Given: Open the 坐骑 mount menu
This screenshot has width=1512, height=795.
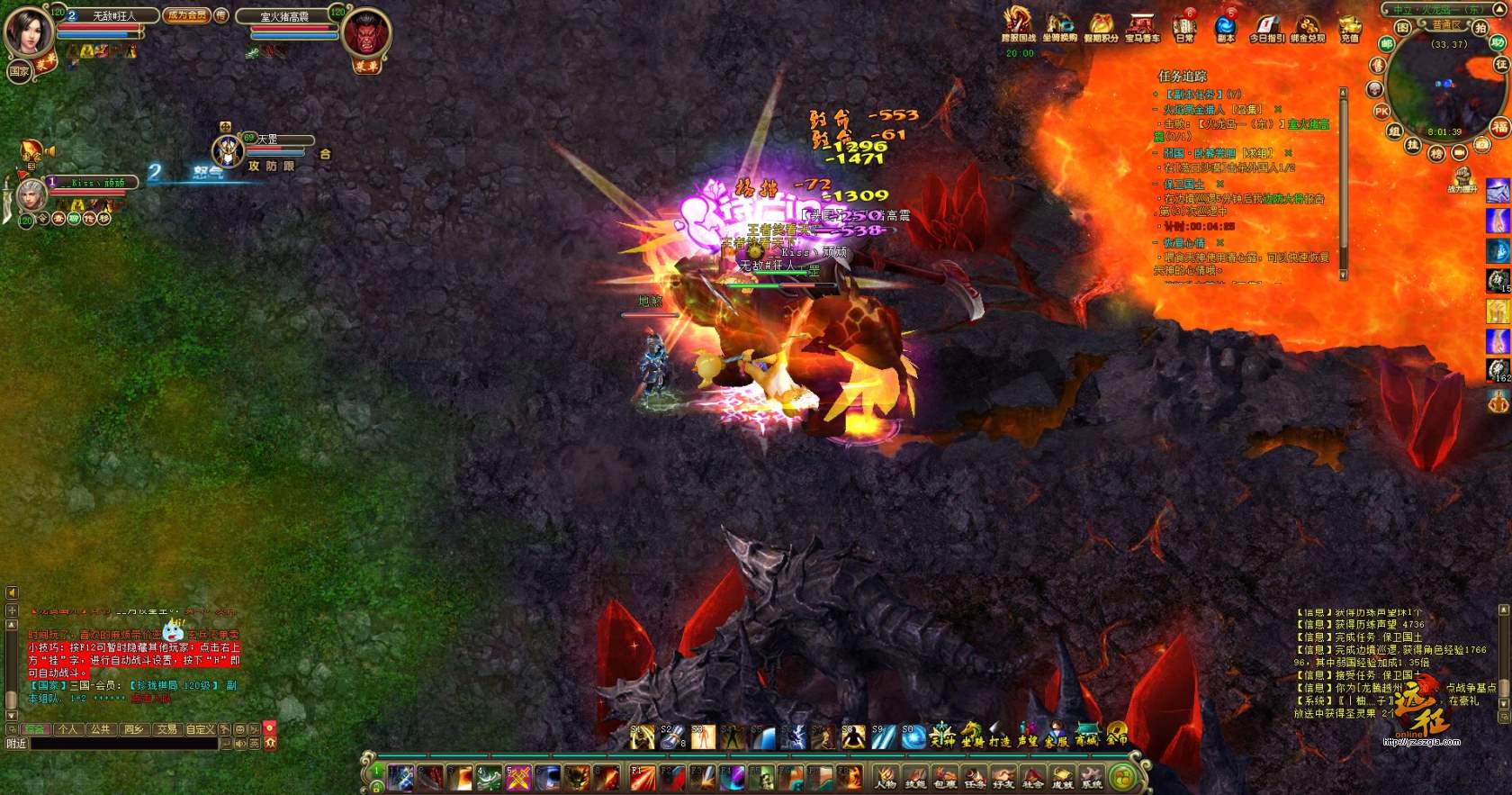Looking at the screenshot, I should [x=972, y=736].
